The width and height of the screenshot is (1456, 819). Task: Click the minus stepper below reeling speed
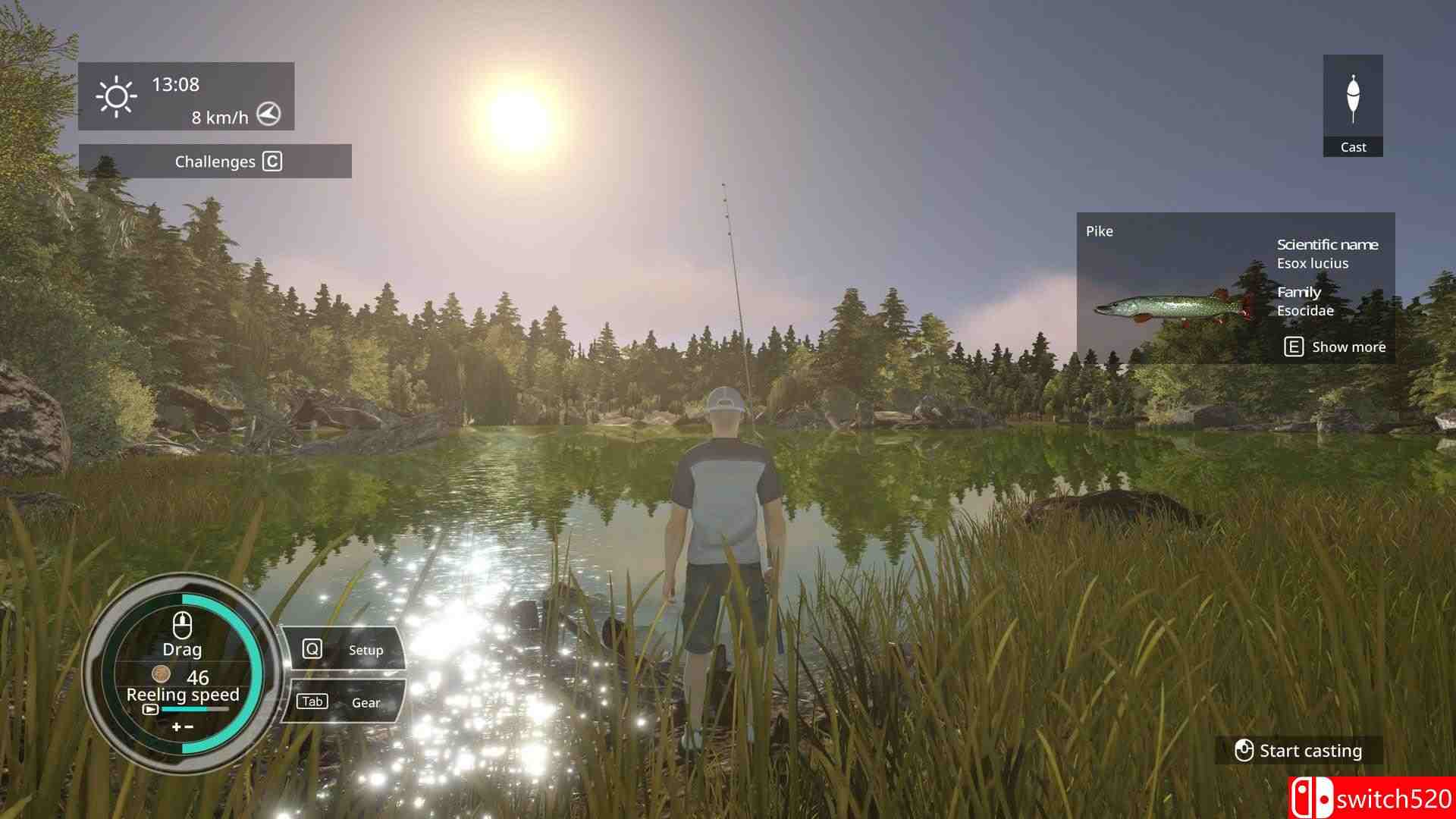pos(189,726)
